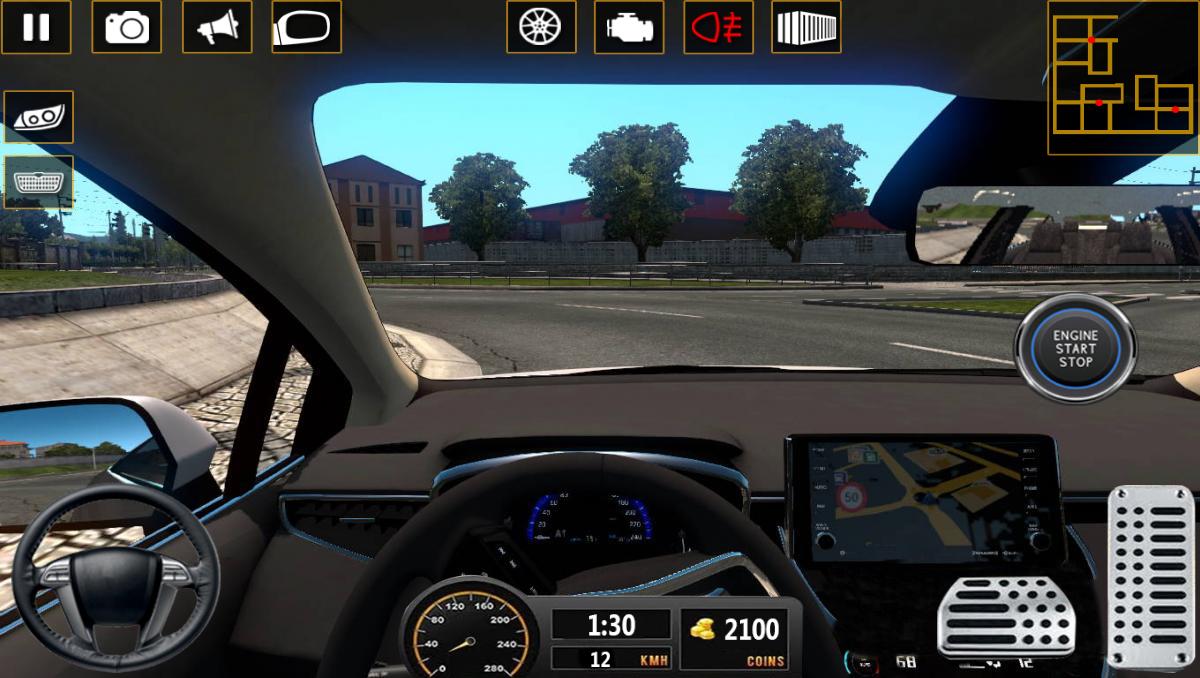1200x678 pixels.
Task: Activate the front grille icon
Action: (x=39, y=182)
